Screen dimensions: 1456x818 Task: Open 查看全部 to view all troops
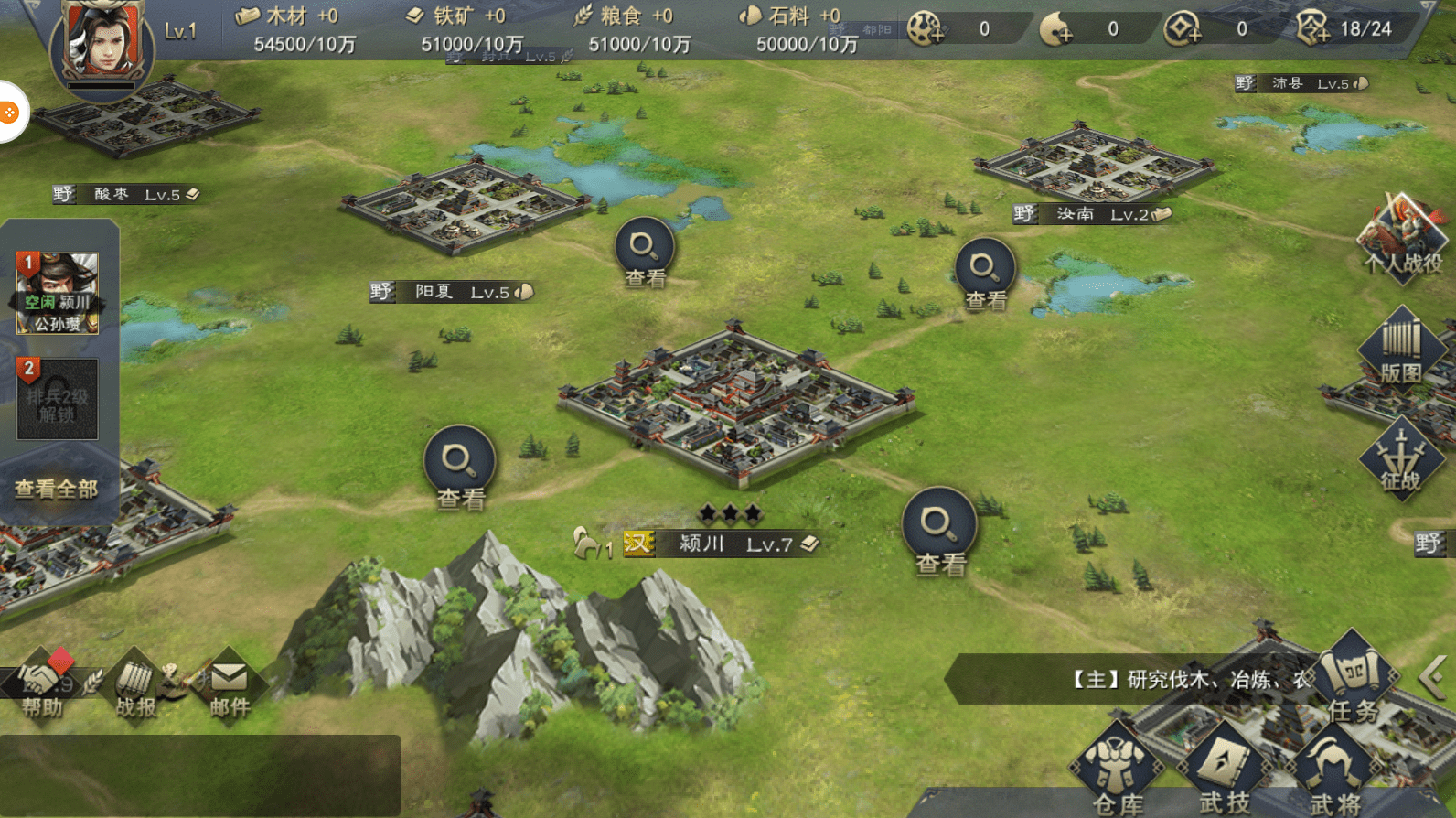tap(57, 490)
